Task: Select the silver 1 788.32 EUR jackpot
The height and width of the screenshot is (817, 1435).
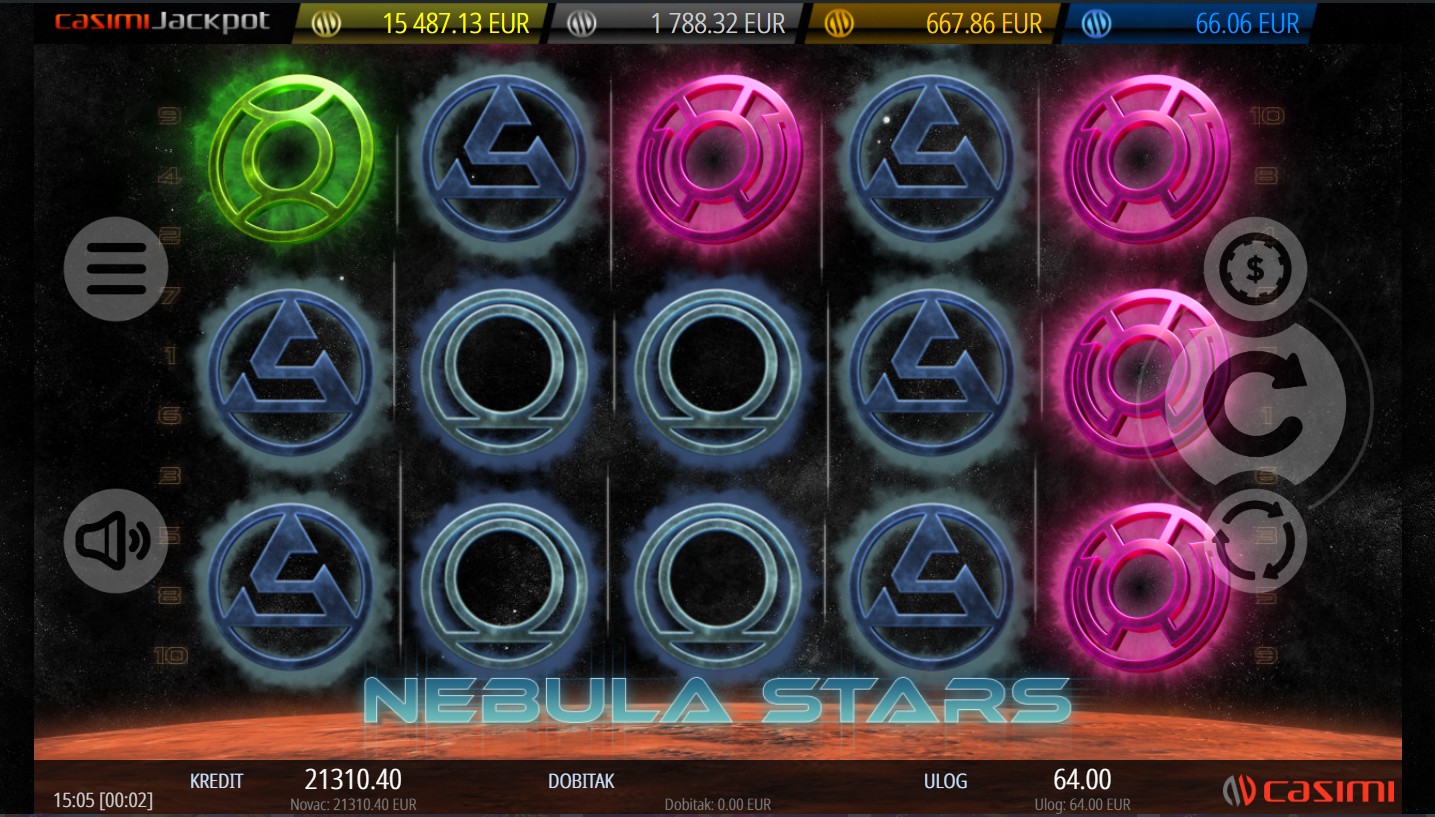Action: pos(677,23)
